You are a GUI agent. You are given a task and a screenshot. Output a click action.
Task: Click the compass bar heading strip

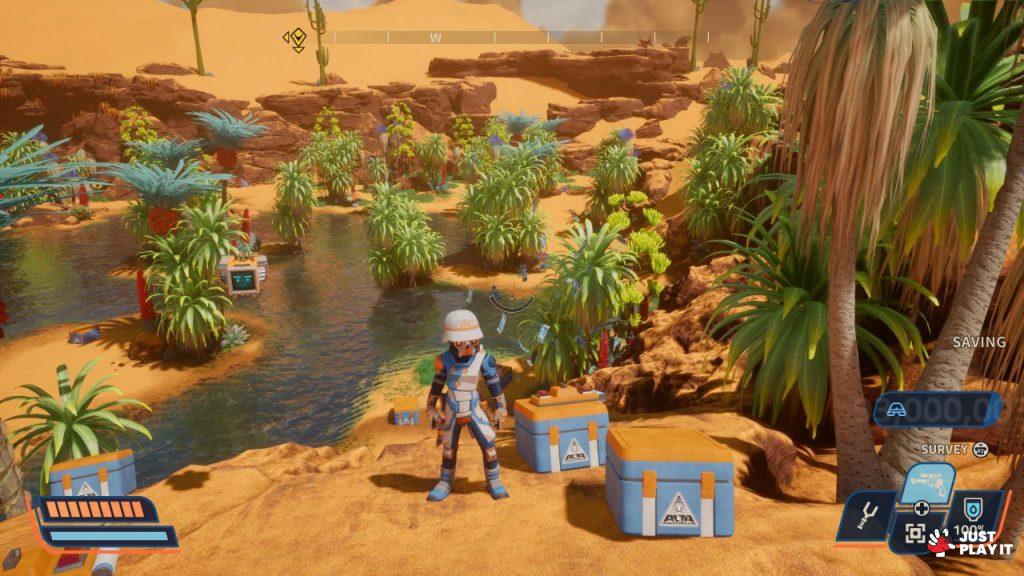tap(520, 37)
